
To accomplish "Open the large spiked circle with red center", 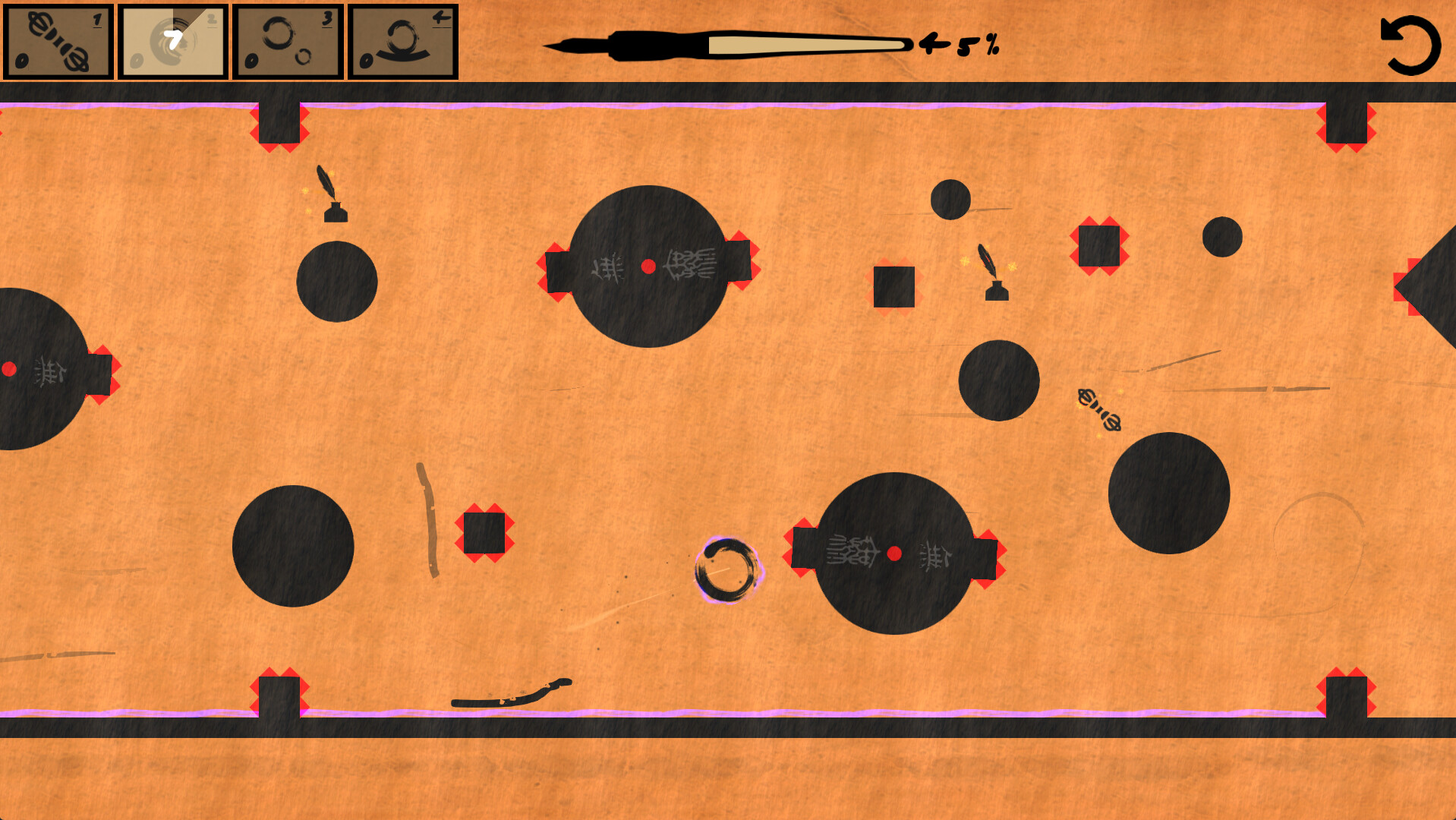I will (x=648, y=266).
